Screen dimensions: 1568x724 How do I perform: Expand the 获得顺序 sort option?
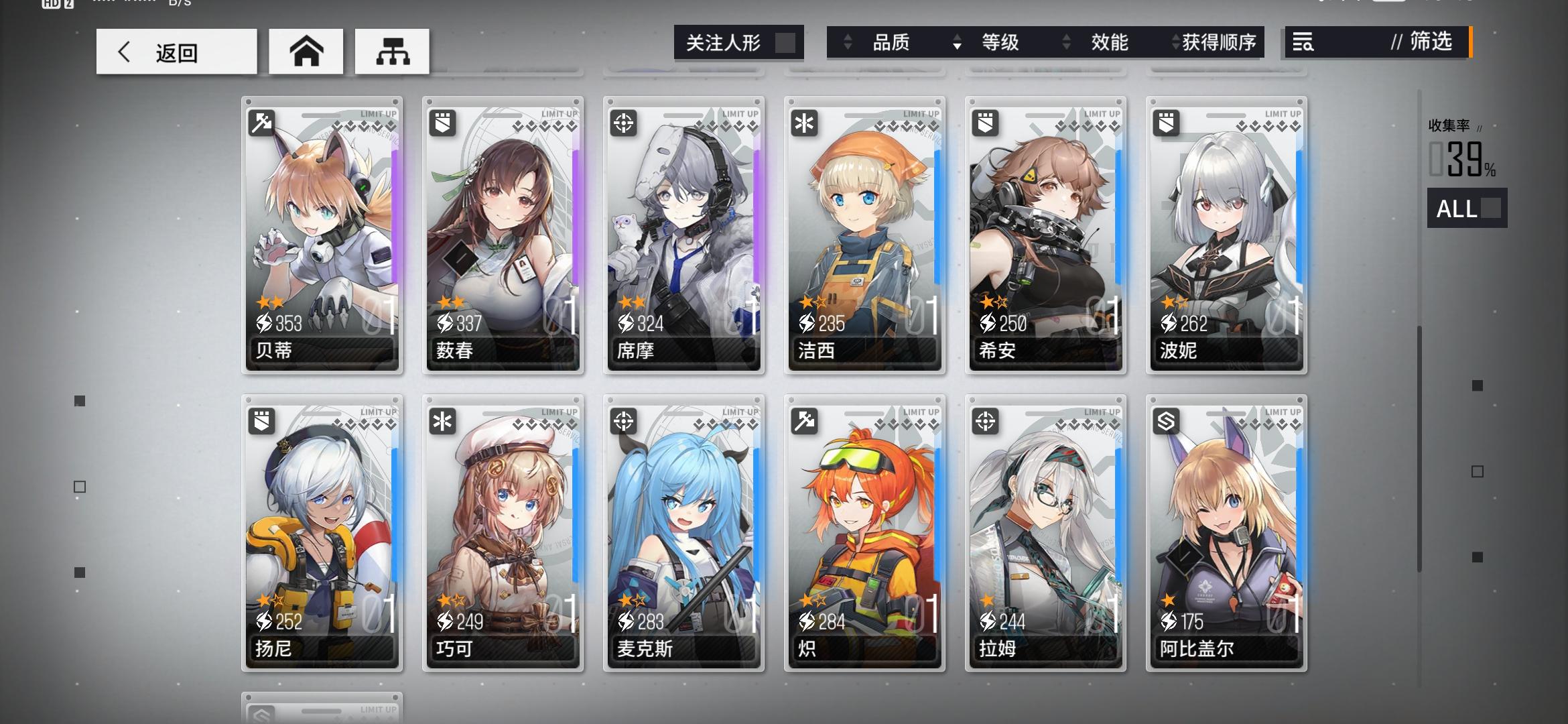[1176, 42]
